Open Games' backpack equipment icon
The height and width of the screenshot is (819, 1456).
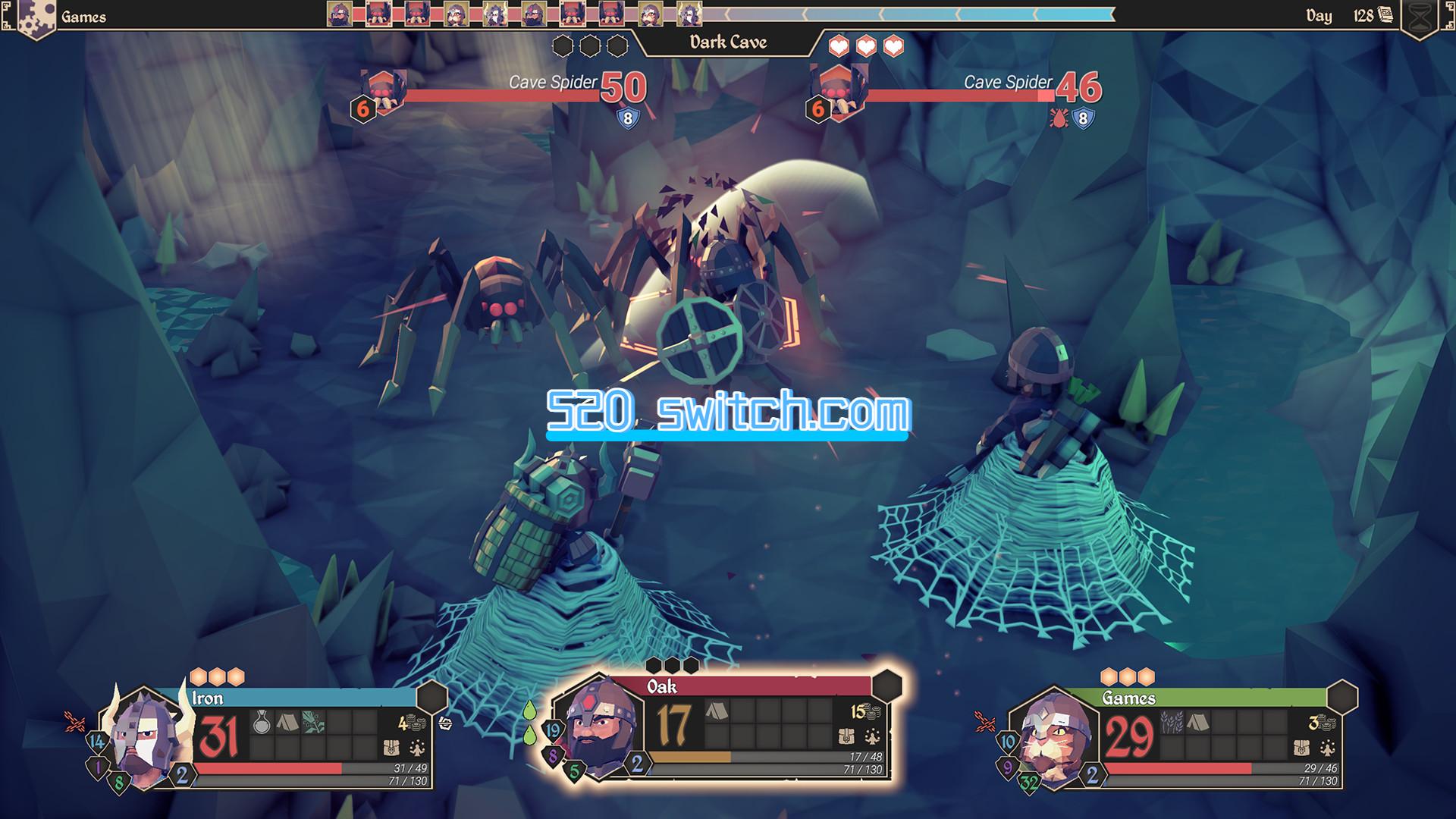(1301, 748)
